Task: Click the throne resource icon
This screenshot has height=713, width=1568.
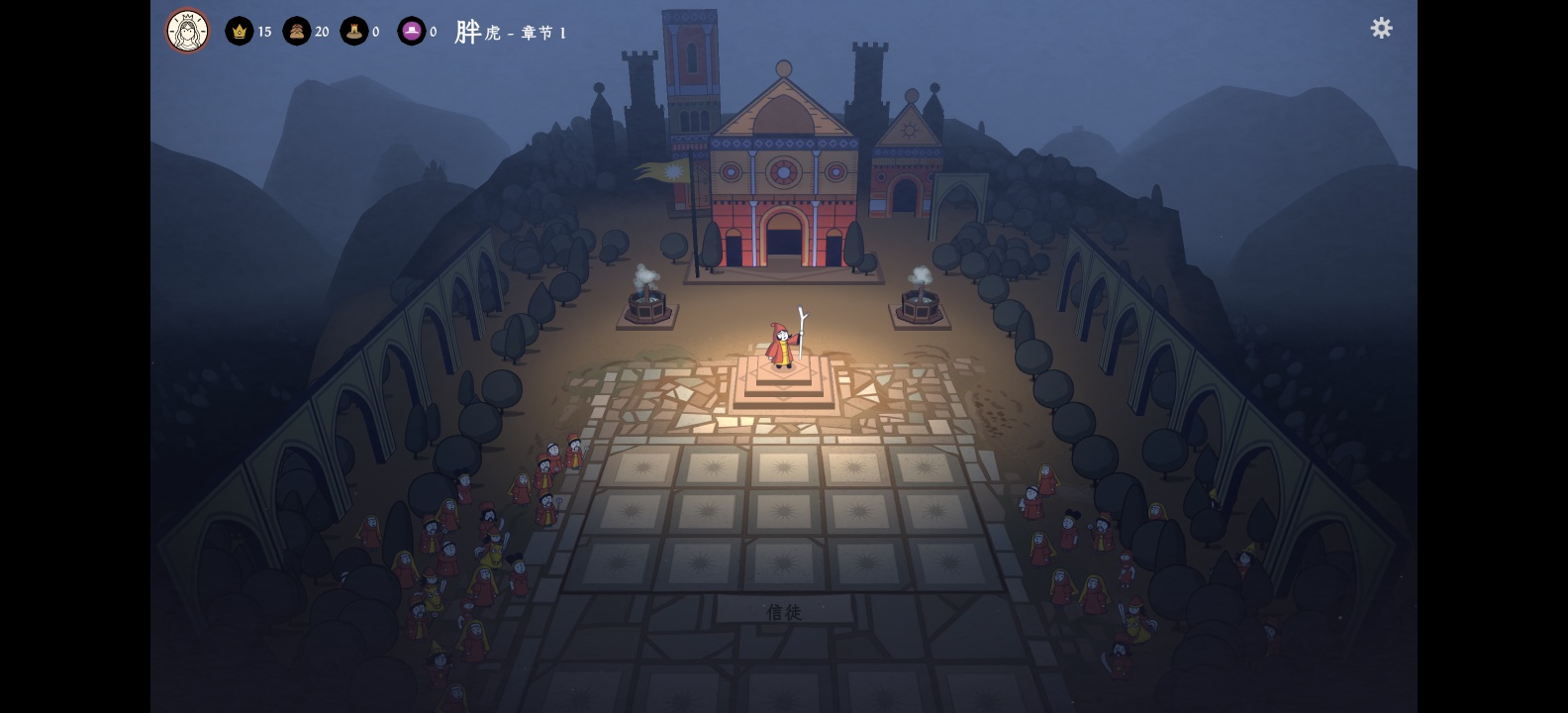Action: (354, 32)
